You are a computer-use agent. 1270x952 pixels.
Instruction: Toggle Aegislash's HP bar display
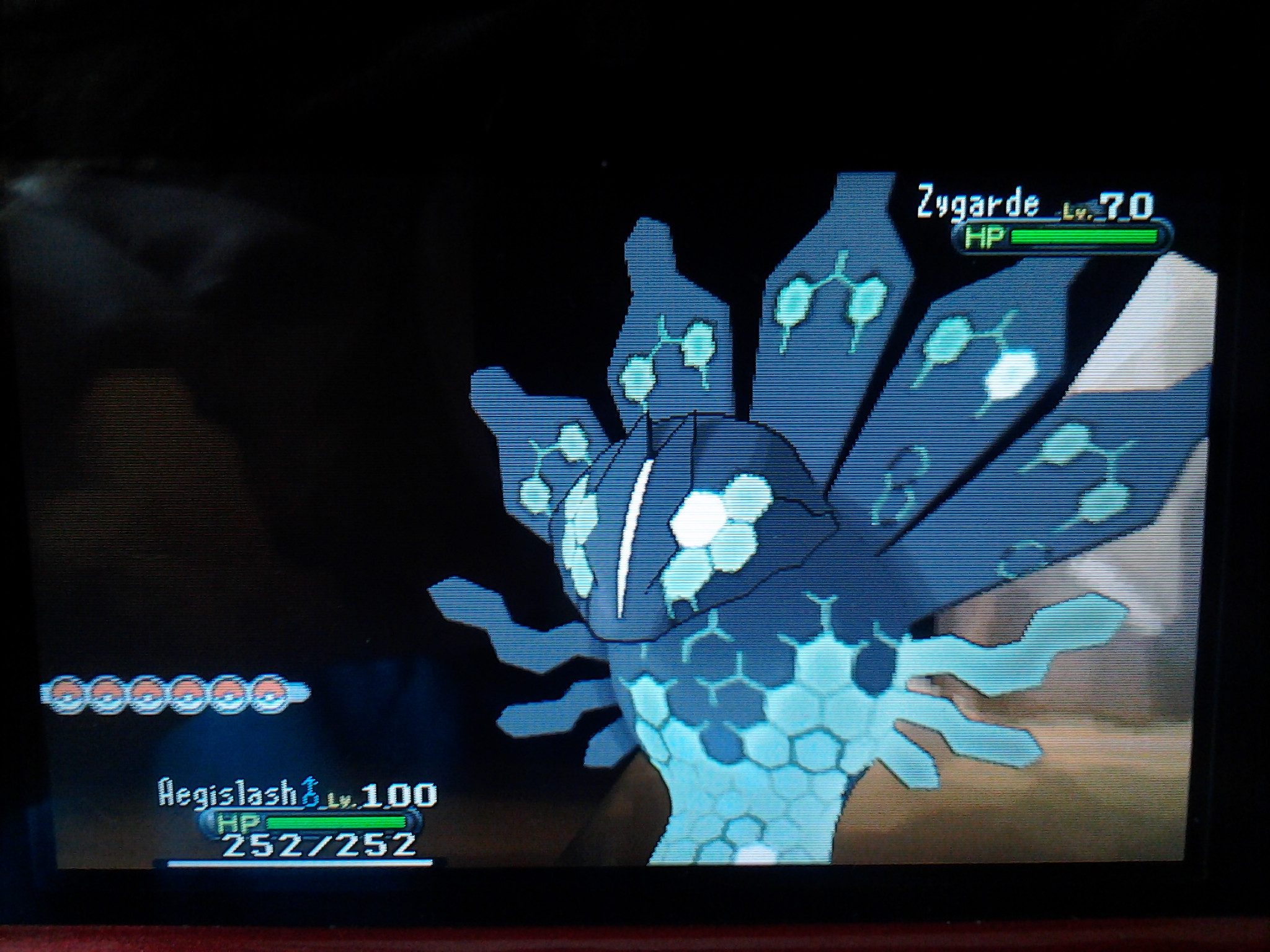point(335,823)
